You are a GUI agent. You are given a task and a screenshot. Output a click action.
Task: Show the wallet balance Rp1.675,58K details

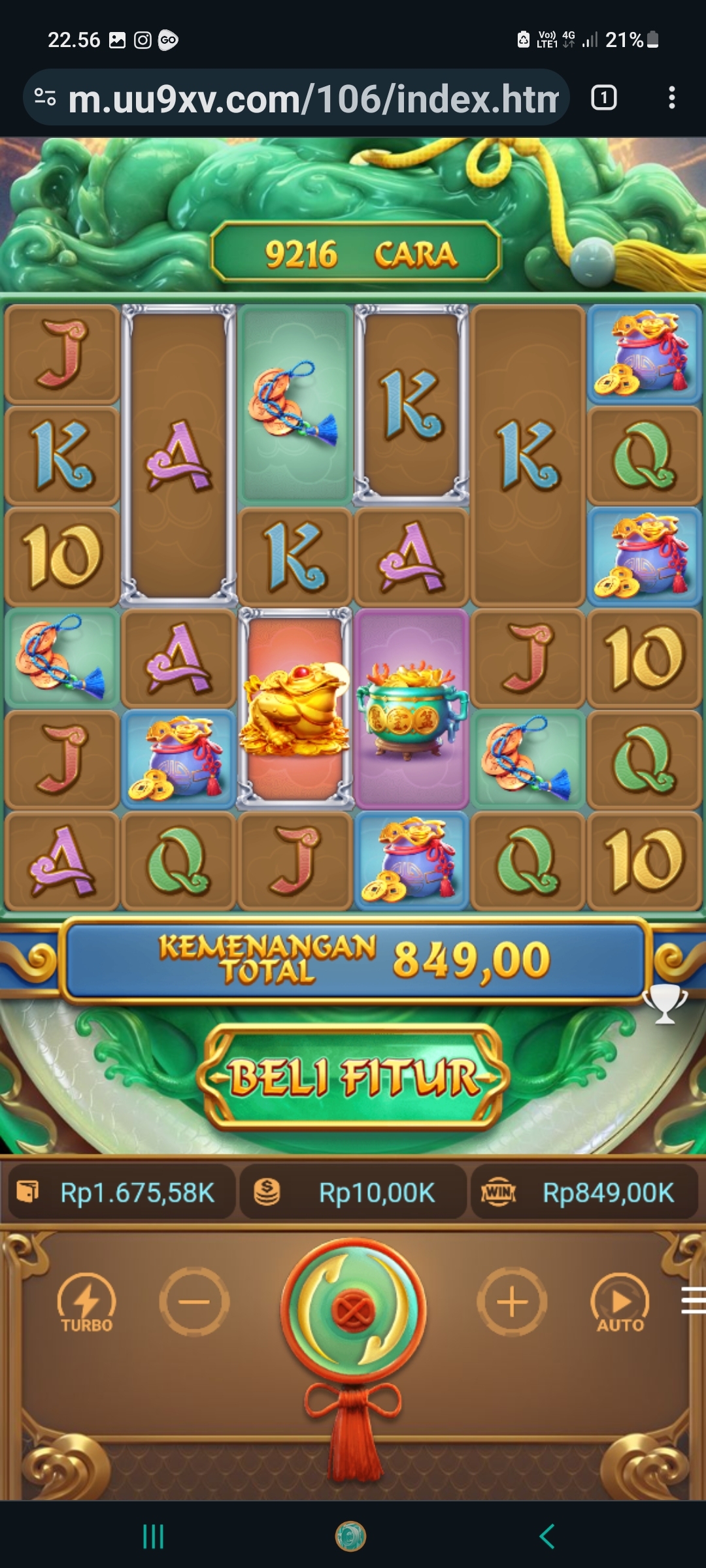[123, 1193]
